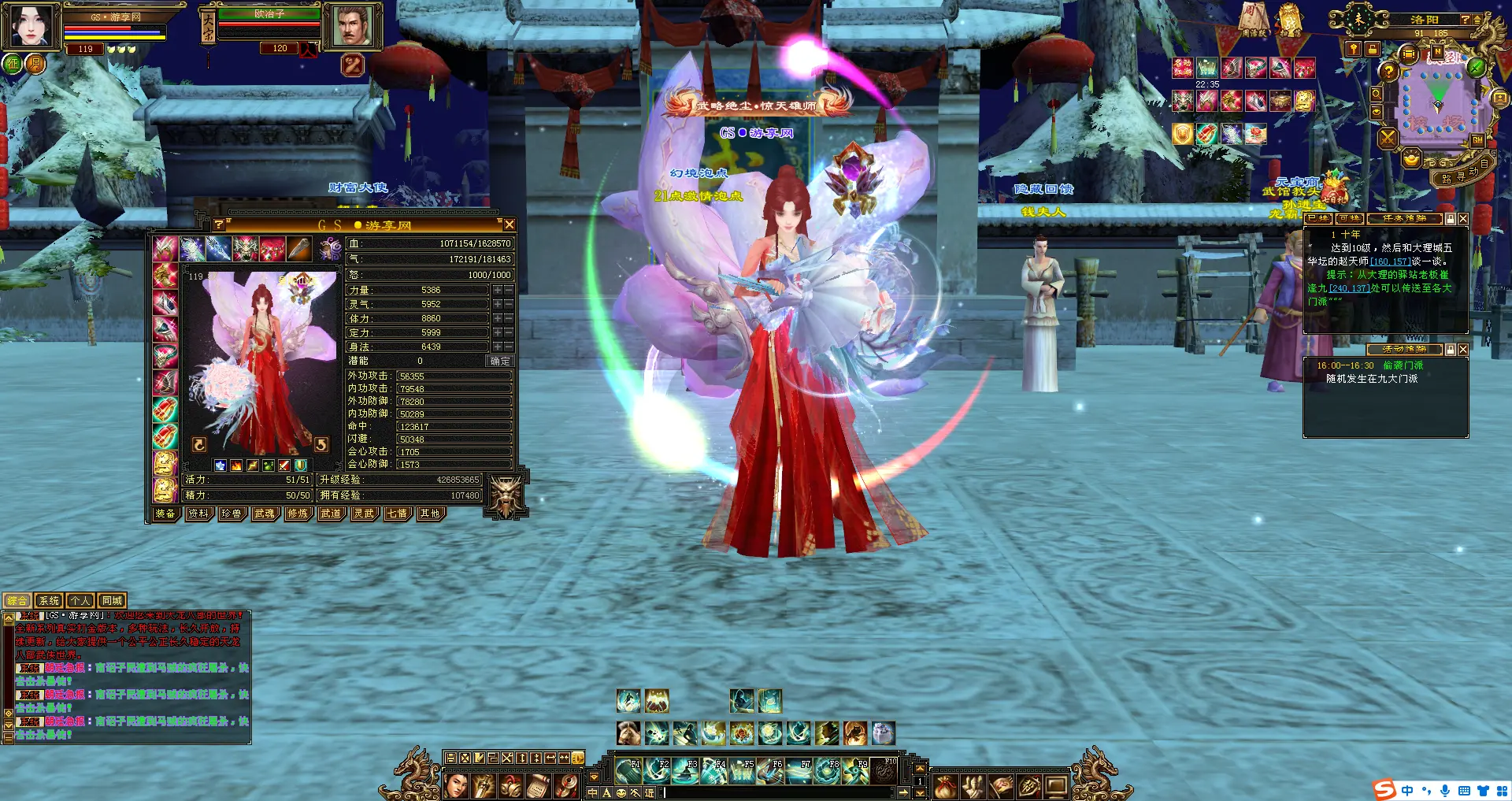The width and height of the screenshot is (1512, 801).
Task: Add a point to 力量 strength
Action: [498, 290]
